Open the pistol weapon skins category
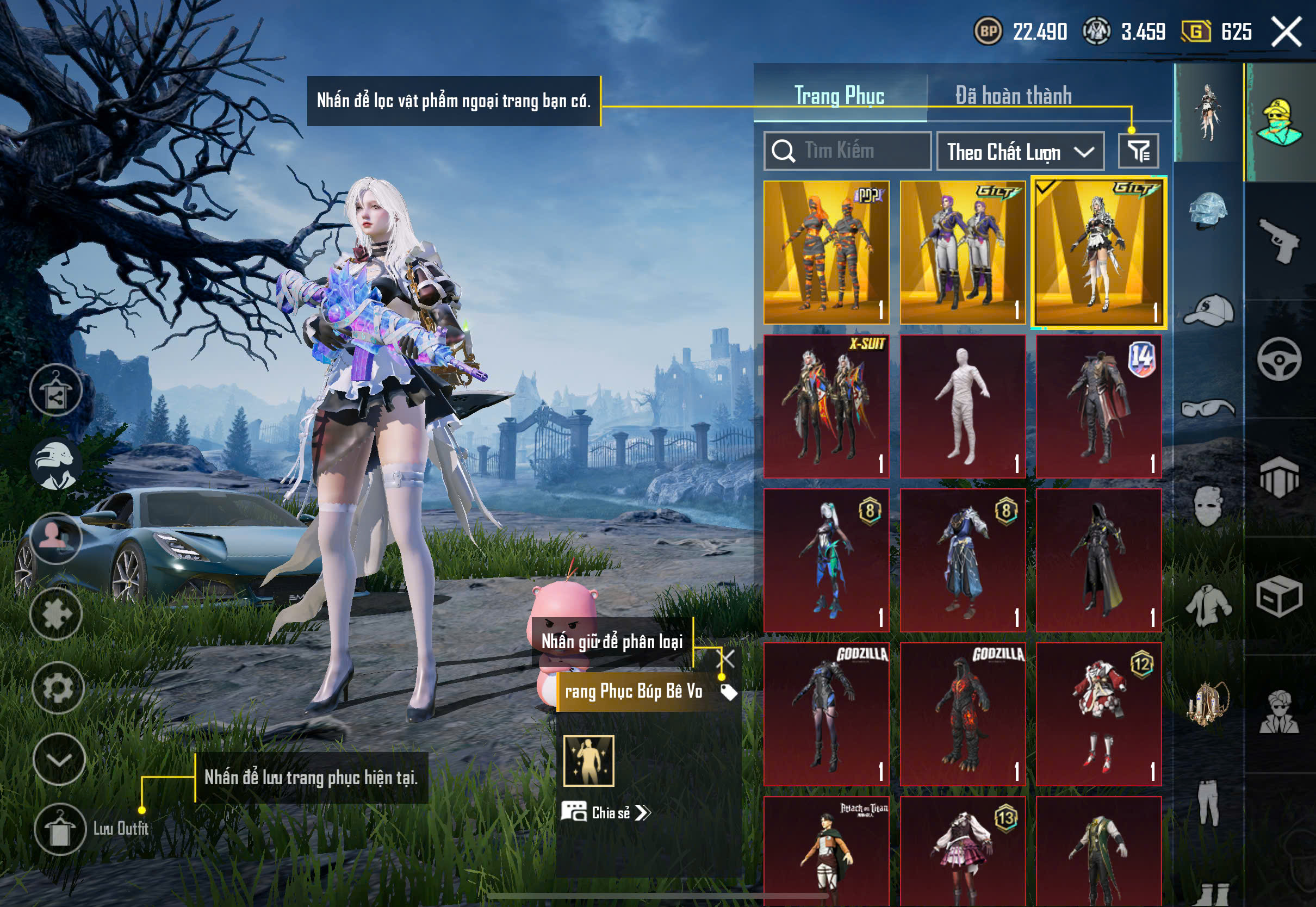Screen dimensions: 1316x907 [1279, 240]
